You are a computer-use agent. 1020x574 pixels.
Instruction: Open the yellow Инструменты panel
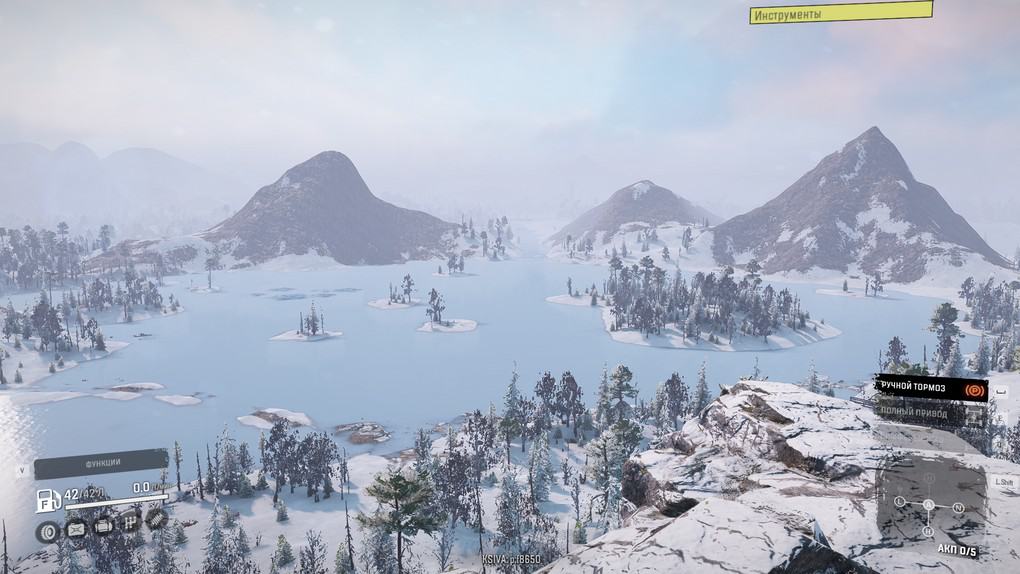[x=841, y=13]
